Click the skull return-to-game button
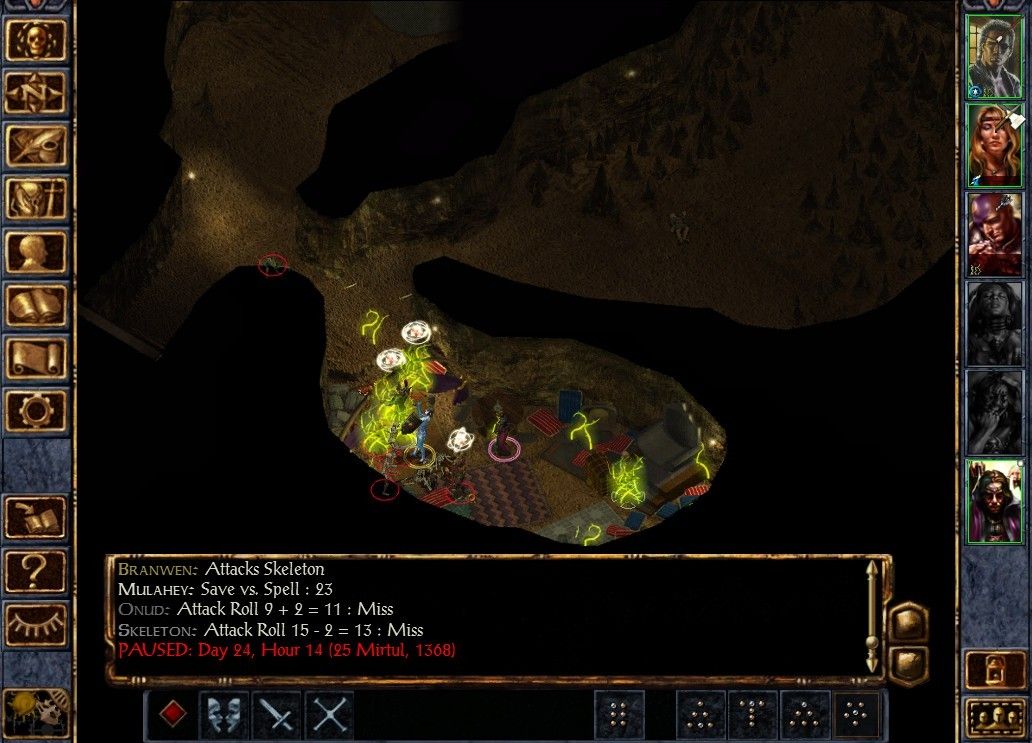Image resolution: width=1032 pixels, height=743 pixels. tap(37, 39)
